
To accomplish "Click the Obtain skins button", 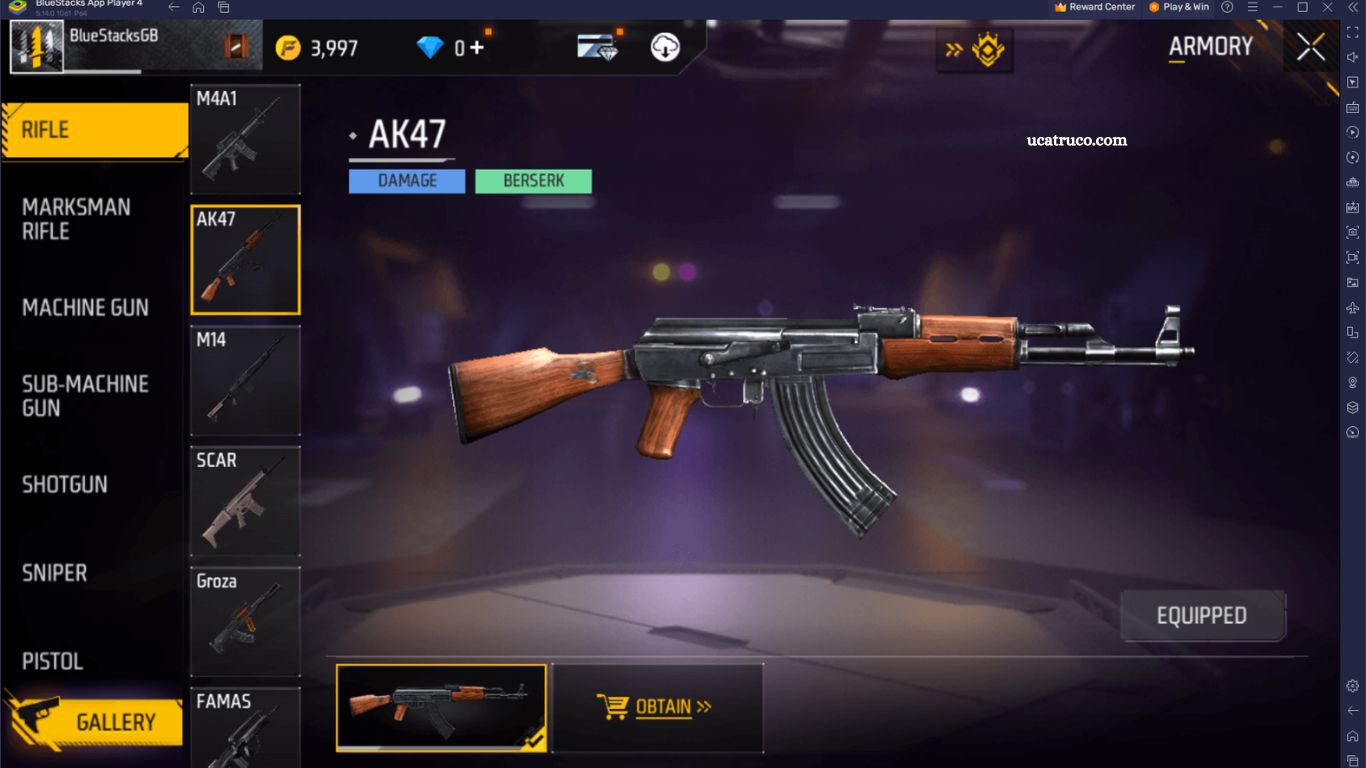I will 657,707.
